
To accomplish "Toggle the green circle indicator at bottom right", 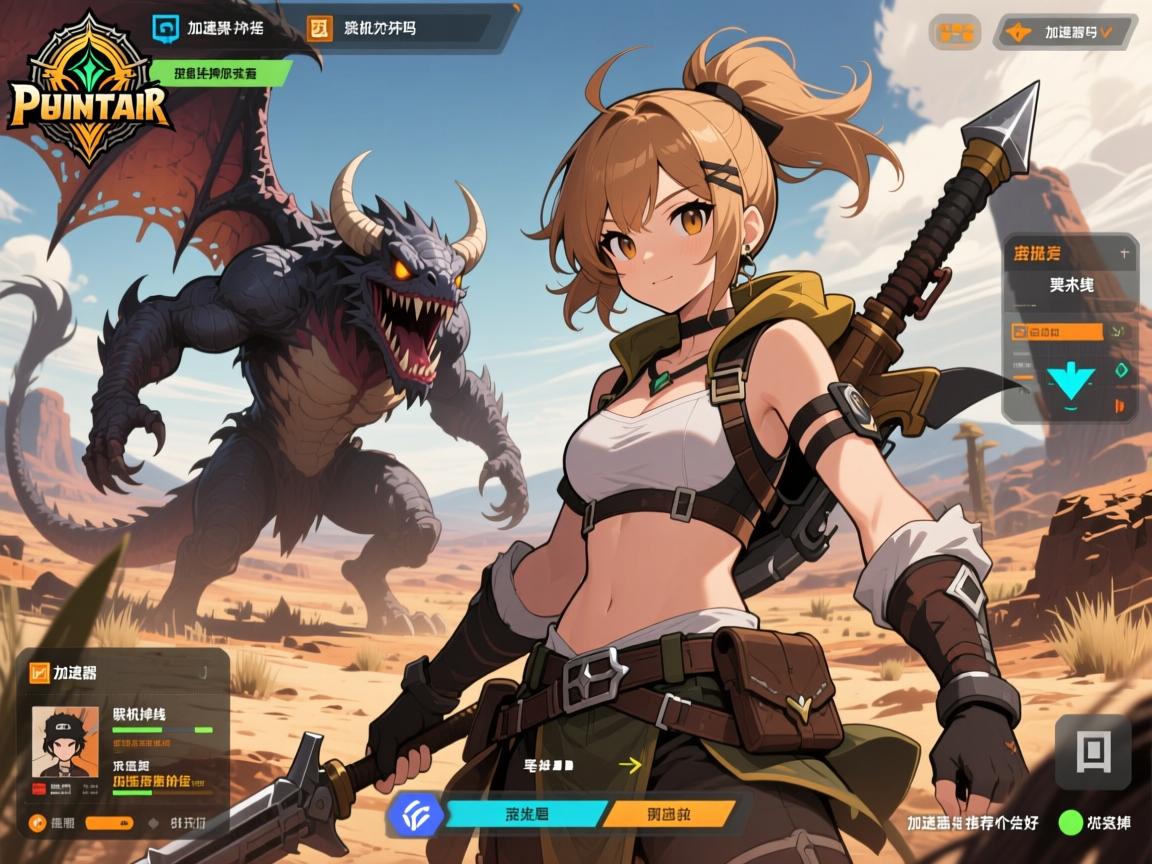I will click(1071, 823).
